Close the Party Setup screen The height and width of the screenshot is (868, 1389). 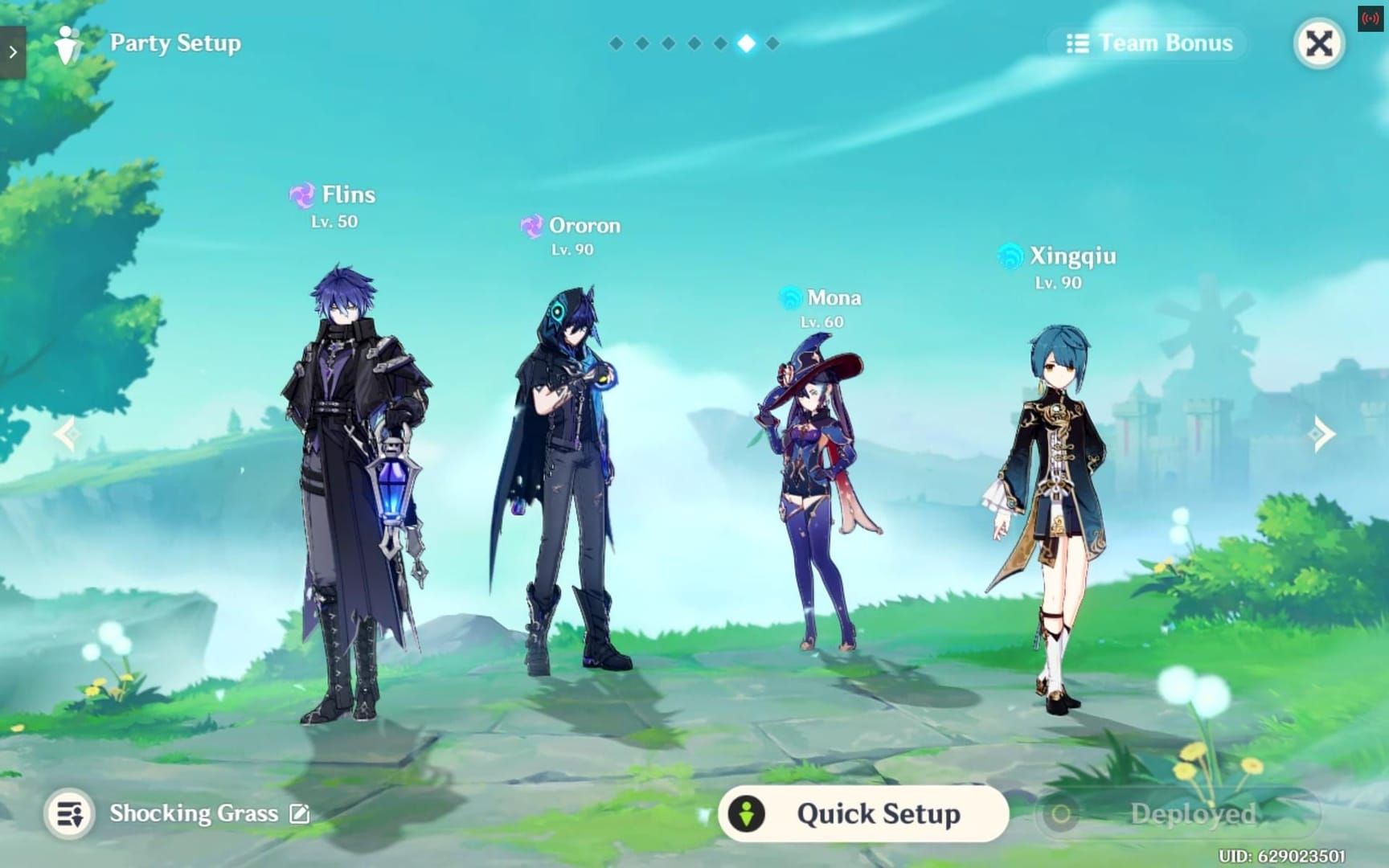(x=1318, y=43)
